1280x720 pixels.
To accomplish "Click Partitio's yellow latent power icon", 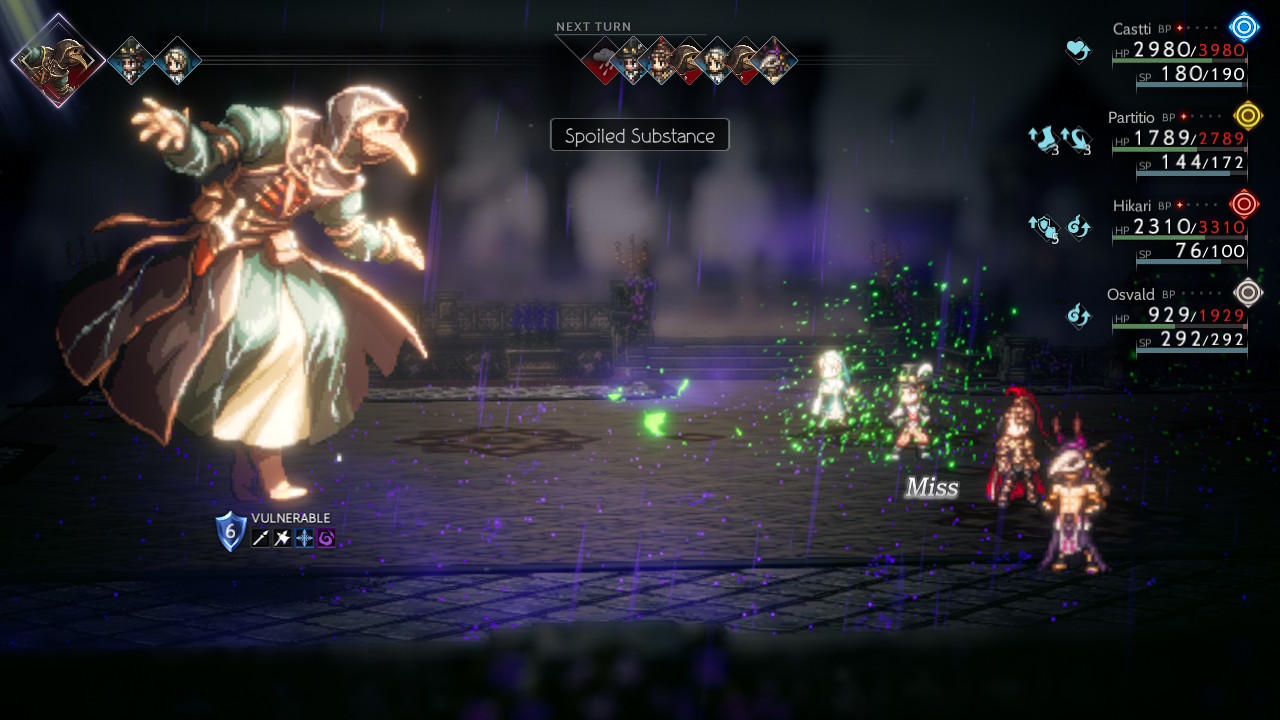I will pyautogui.click(x=1247, y=116).
